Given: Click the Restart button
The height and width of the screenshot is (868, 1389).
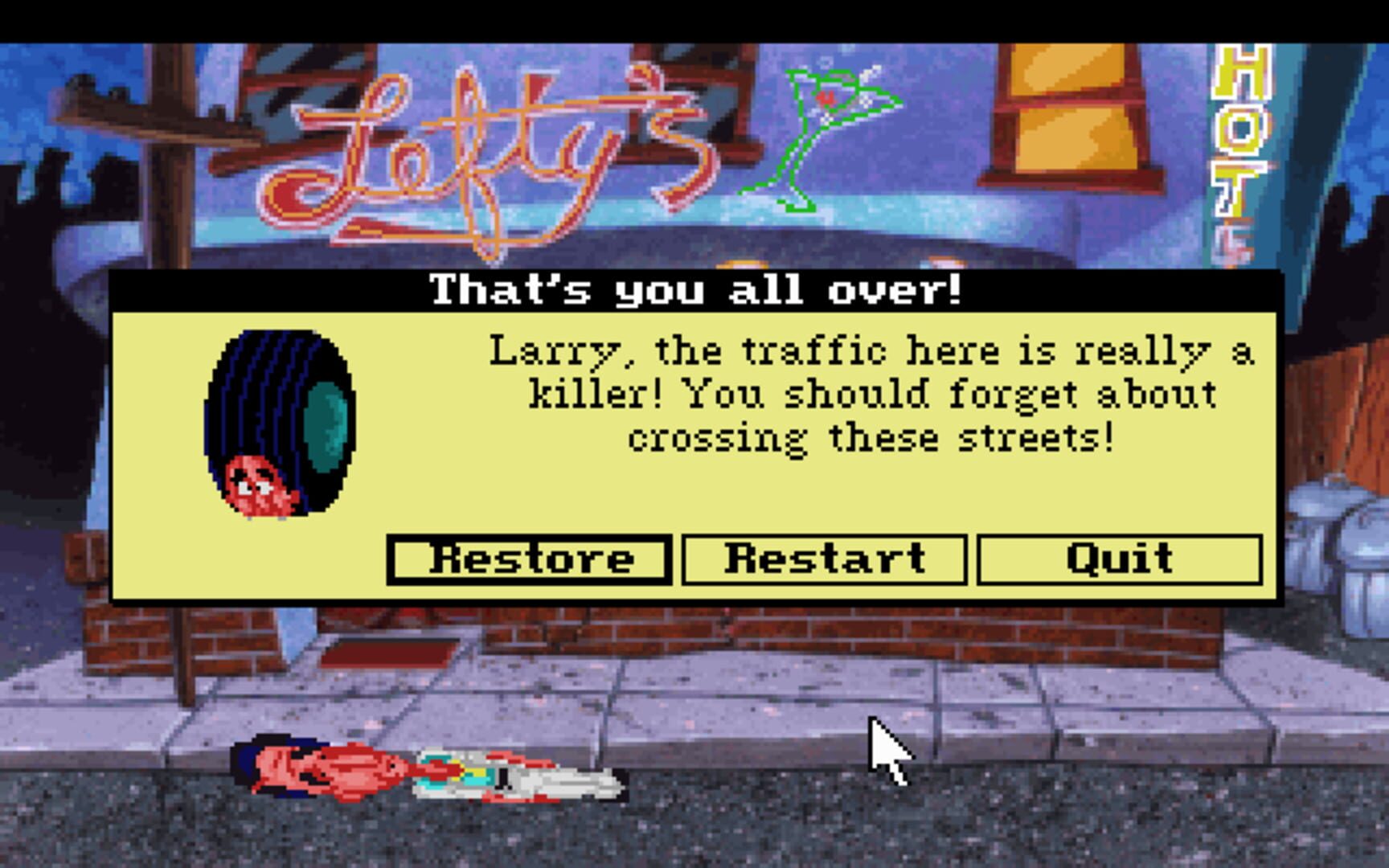Looking at the screenshot, I should click(x=822, y=559).
